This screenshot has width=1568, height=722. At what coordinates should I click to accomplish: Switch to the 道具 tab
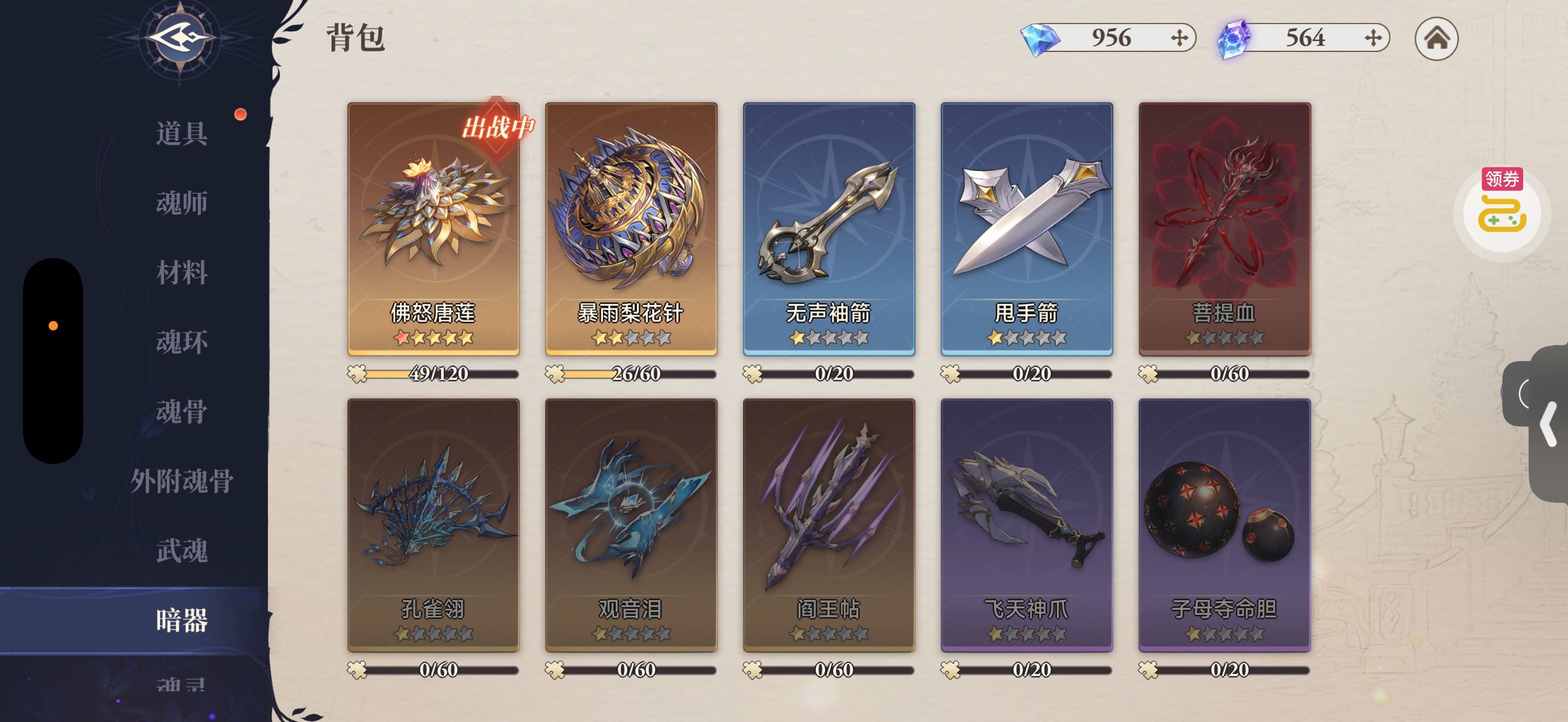[x=182, y=133]
